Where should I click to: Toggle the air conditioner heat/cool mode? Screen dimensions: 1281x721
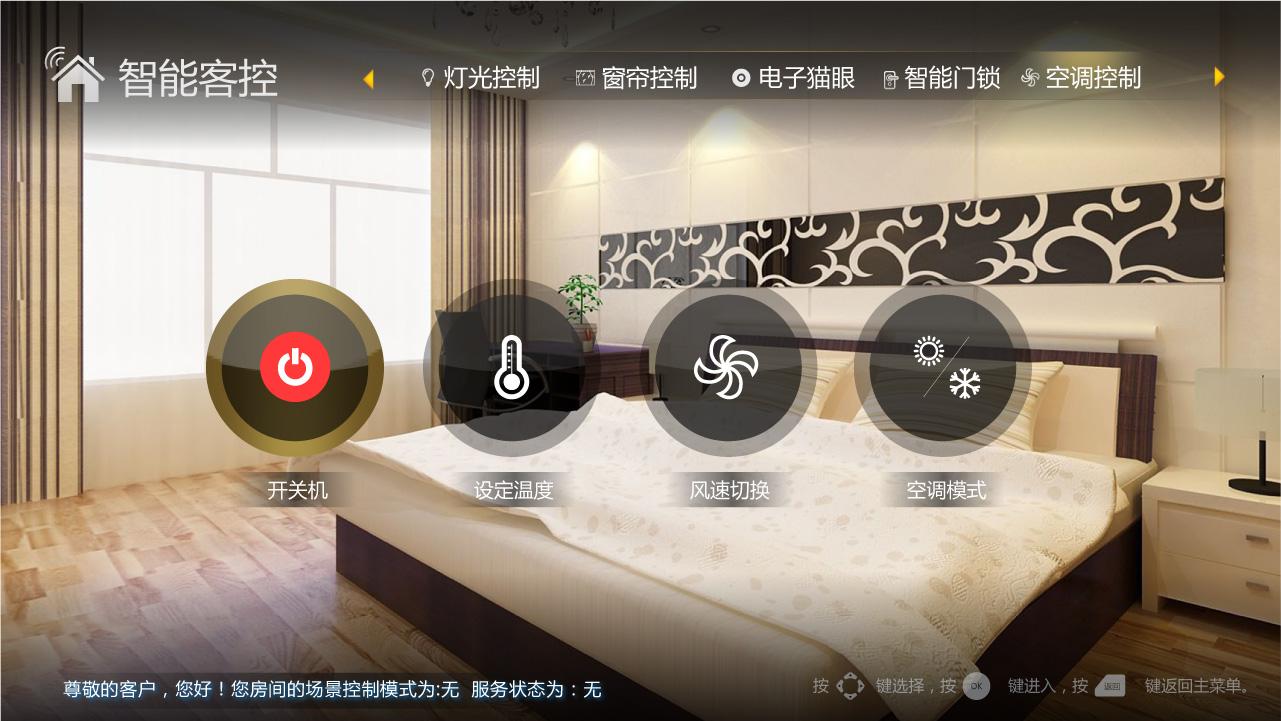(x=944, y=368)
